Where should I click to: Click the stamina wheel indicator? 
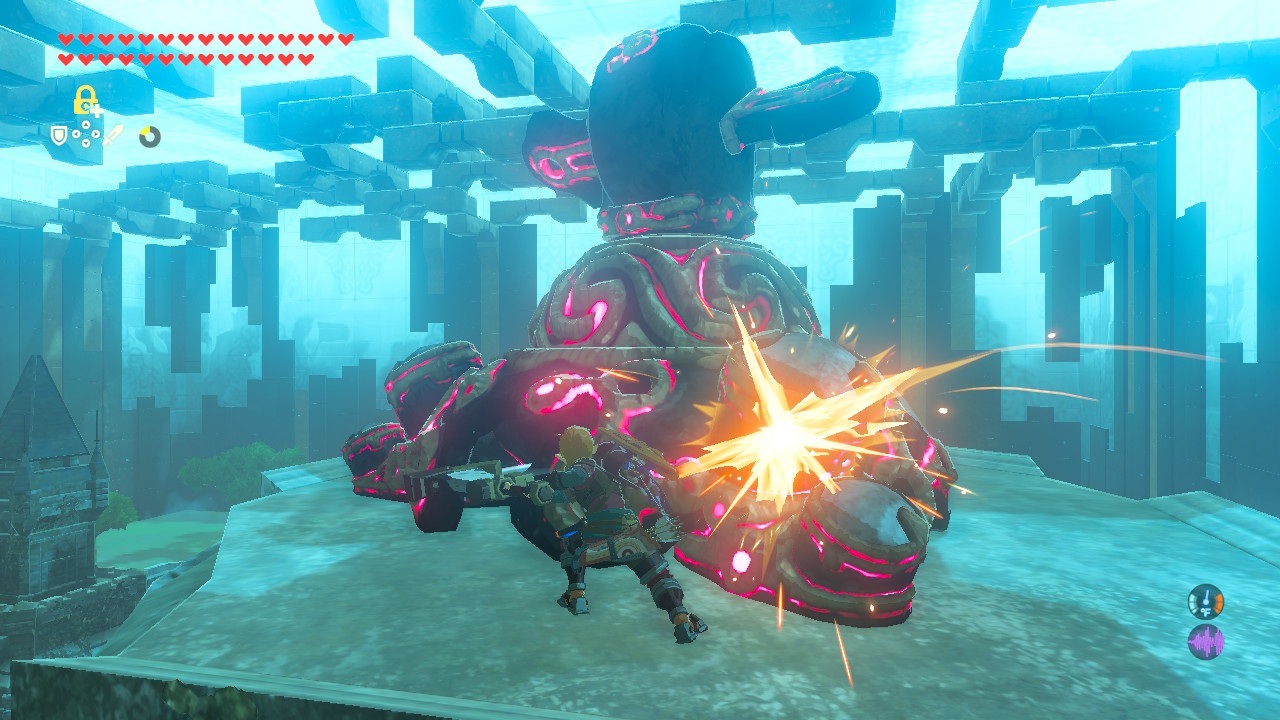coord(150,136)
